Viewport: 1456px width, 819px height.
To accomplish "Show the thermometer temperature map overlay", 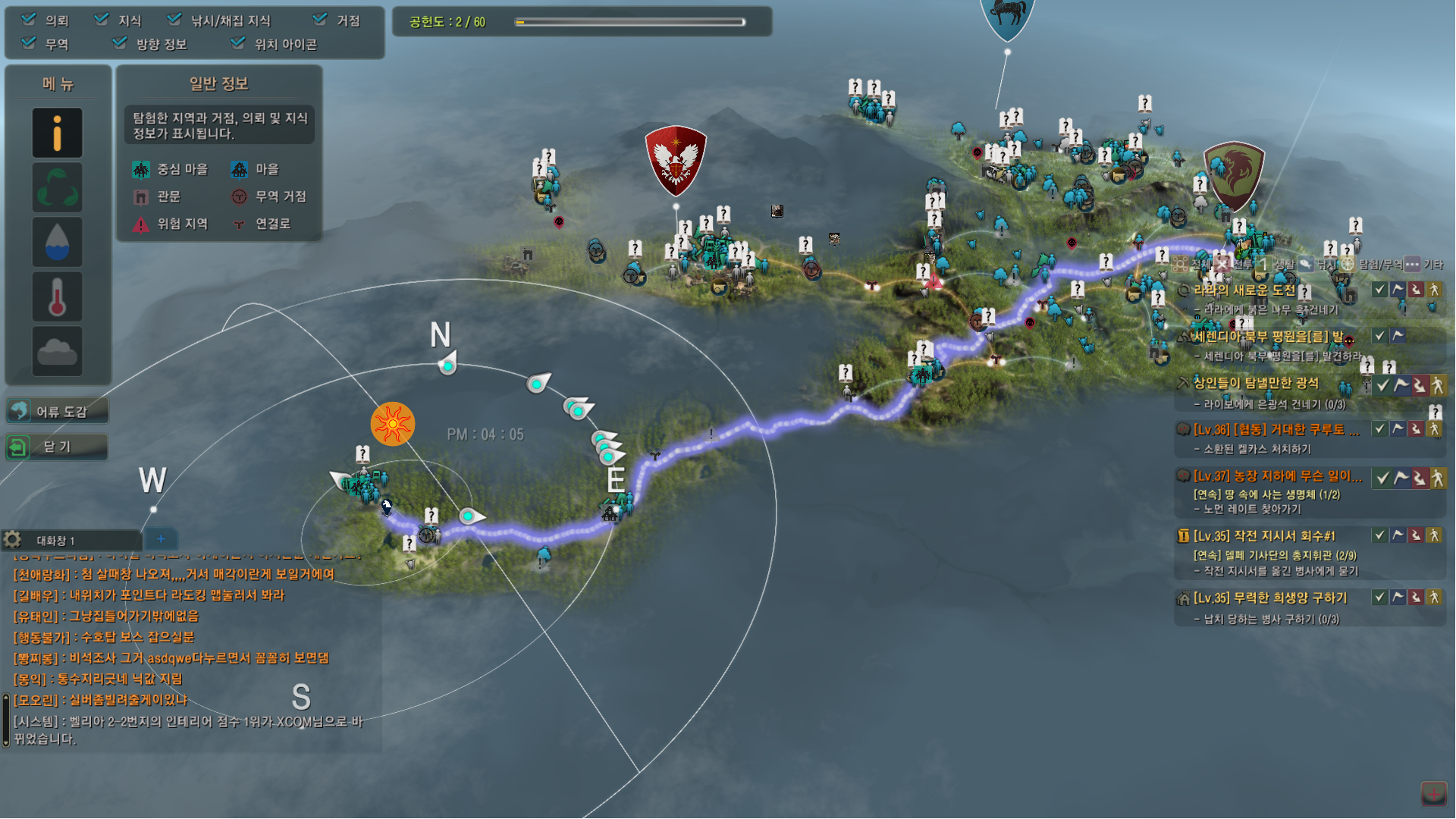I will pyautogui.click(x=58, y=297).
